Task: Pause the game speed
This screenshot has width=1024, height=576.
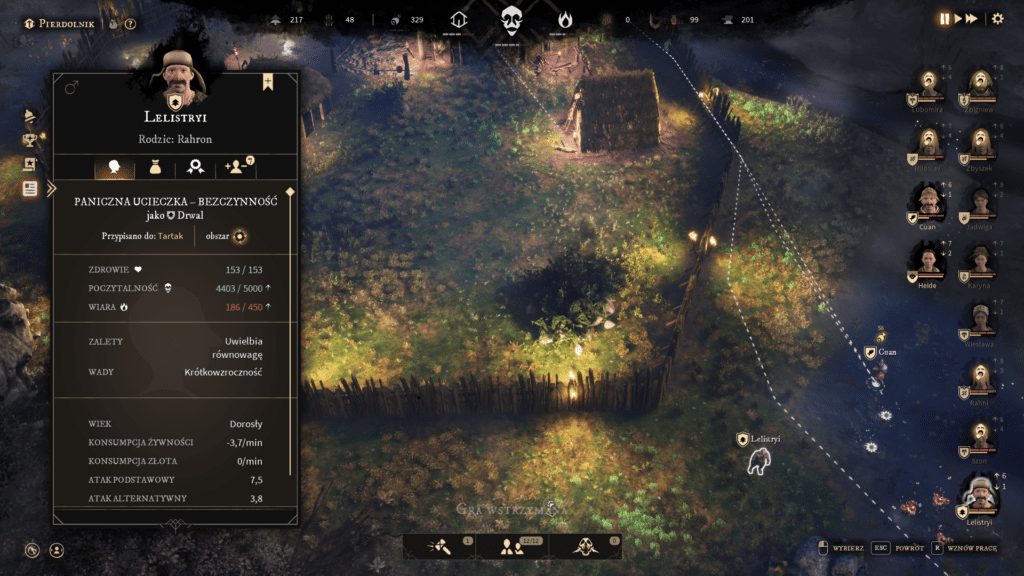Action: [943, 19]
